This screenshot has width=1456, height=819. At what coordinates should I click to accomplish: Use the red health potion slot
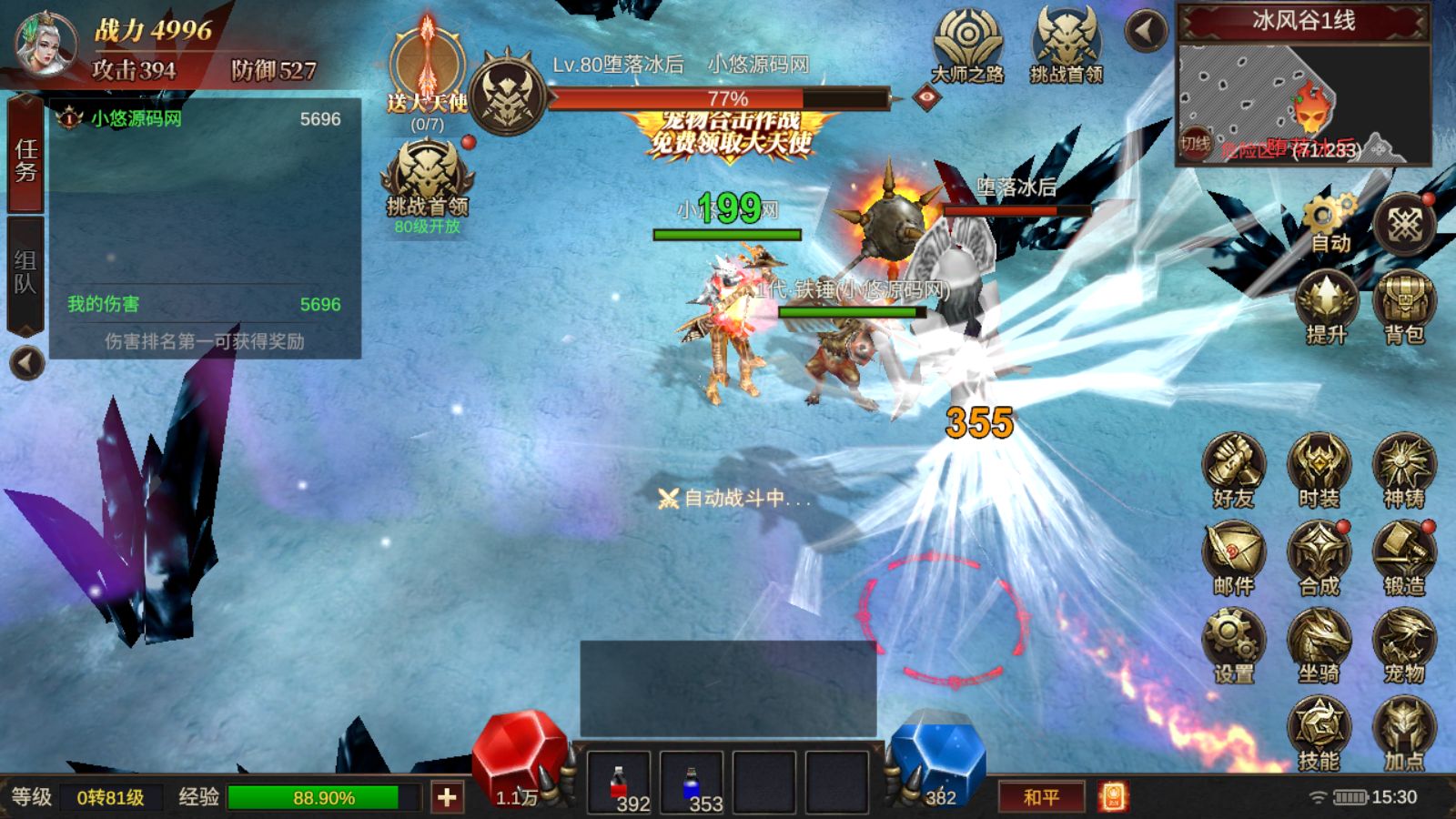[x=619, y=784]
